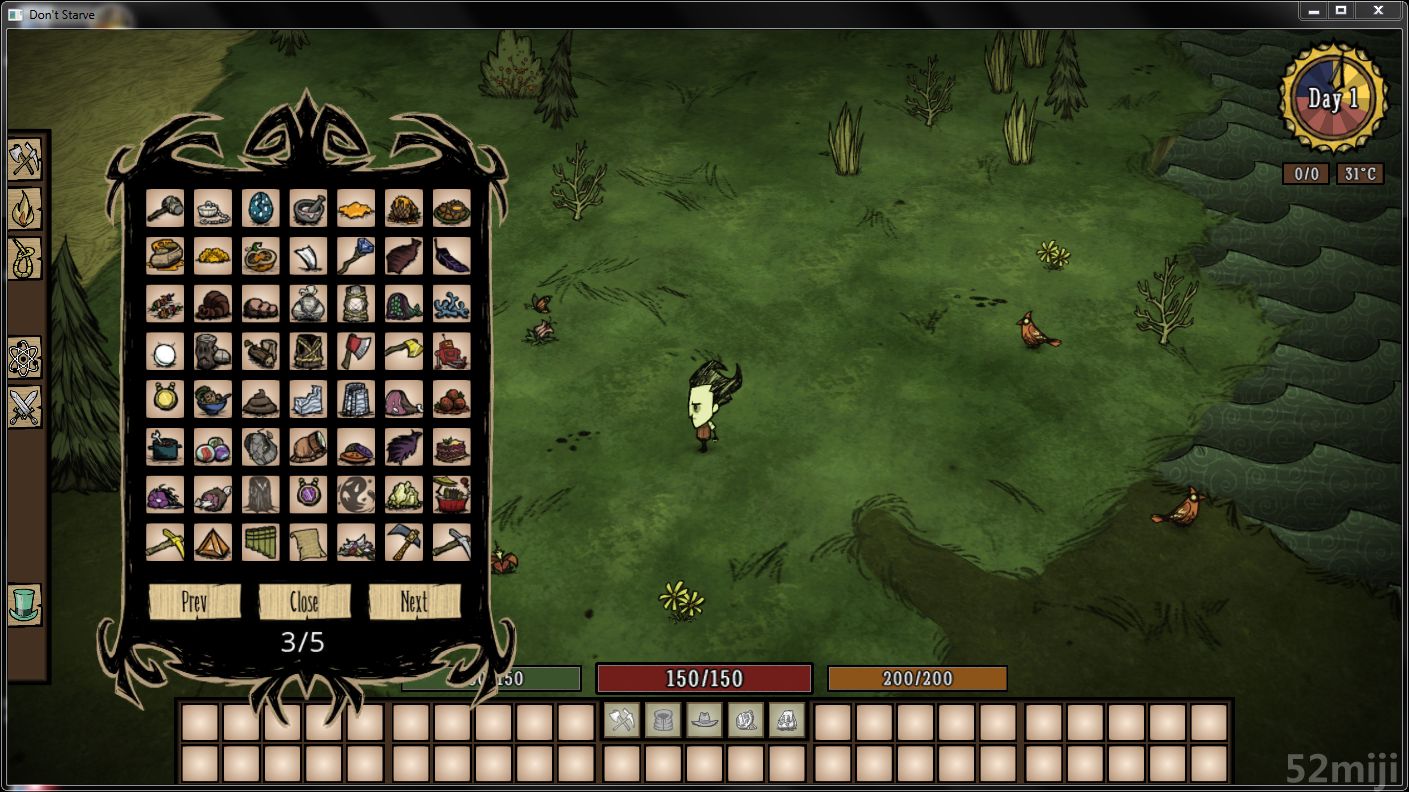The width and height of the screenshot is (1409, 792).
Task: Close the item spawn panel
Action: click(304, 602)
